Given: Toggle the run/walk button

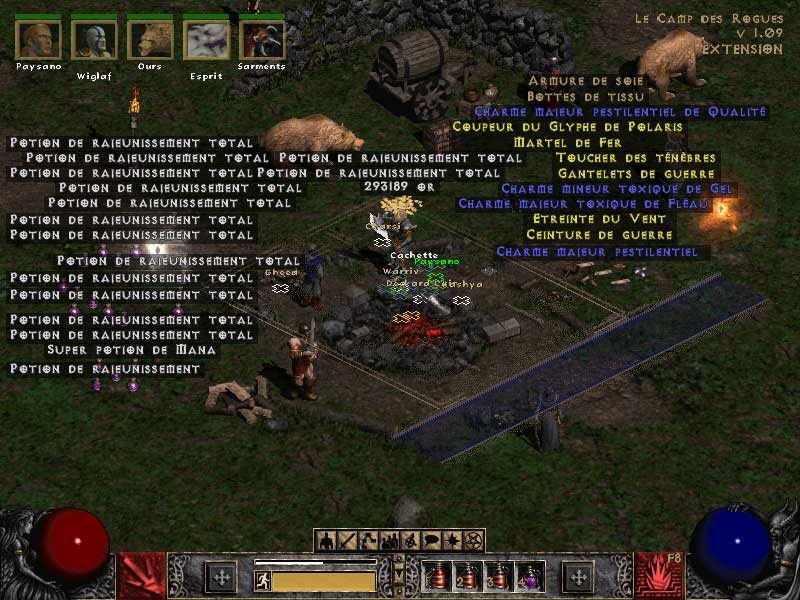Looking at the screenshot, I should click(263, 580).
